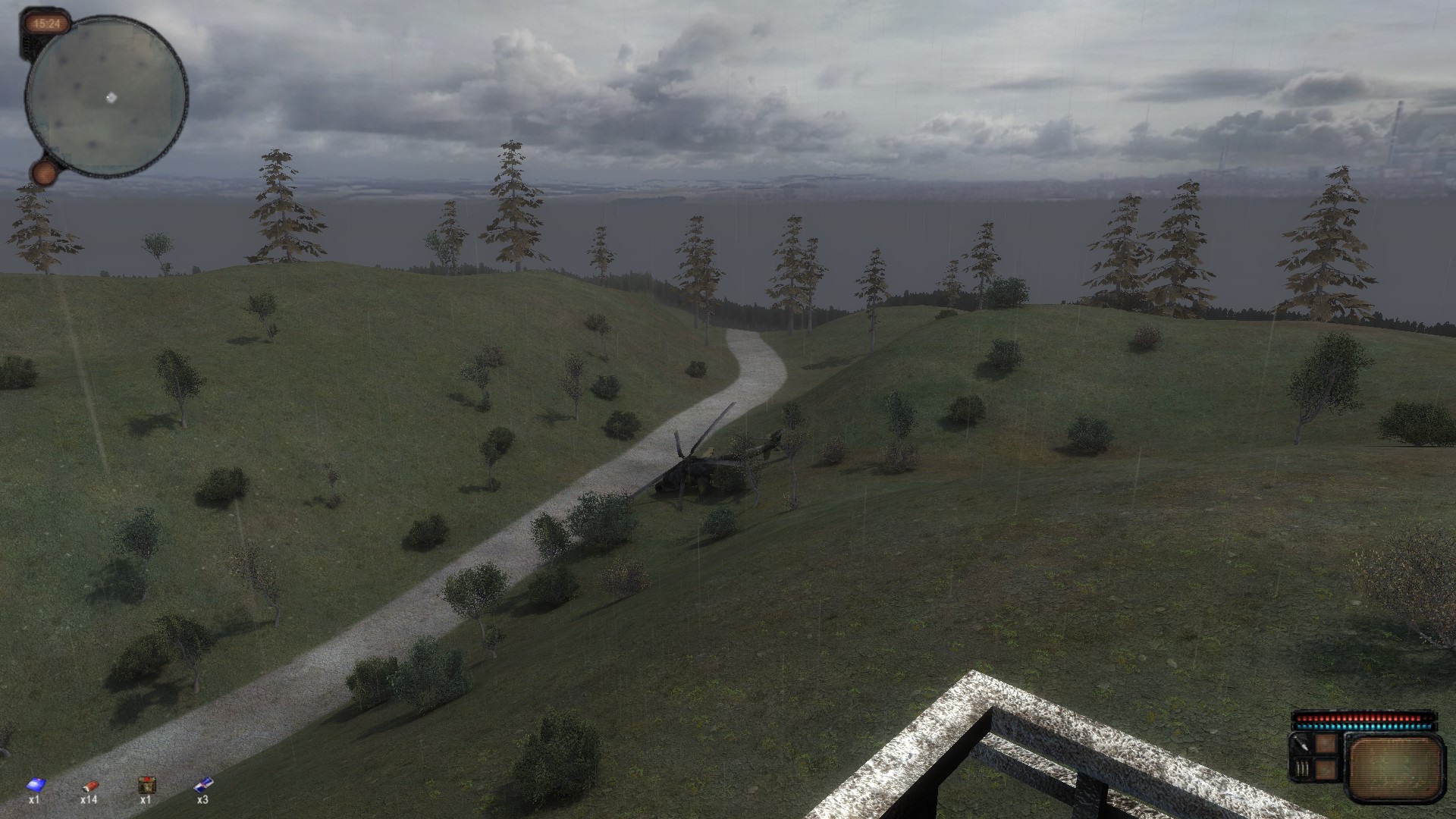Use the blue packet quick-slot item
Viewport: 1456px width, 819px height.
(34, 785)
